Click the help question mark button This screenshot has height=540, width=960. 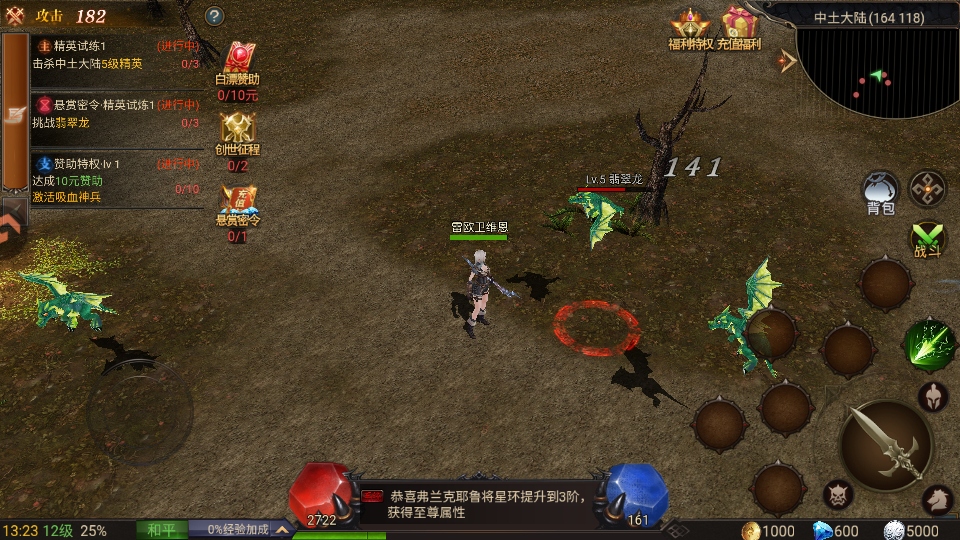pos(215,16)
